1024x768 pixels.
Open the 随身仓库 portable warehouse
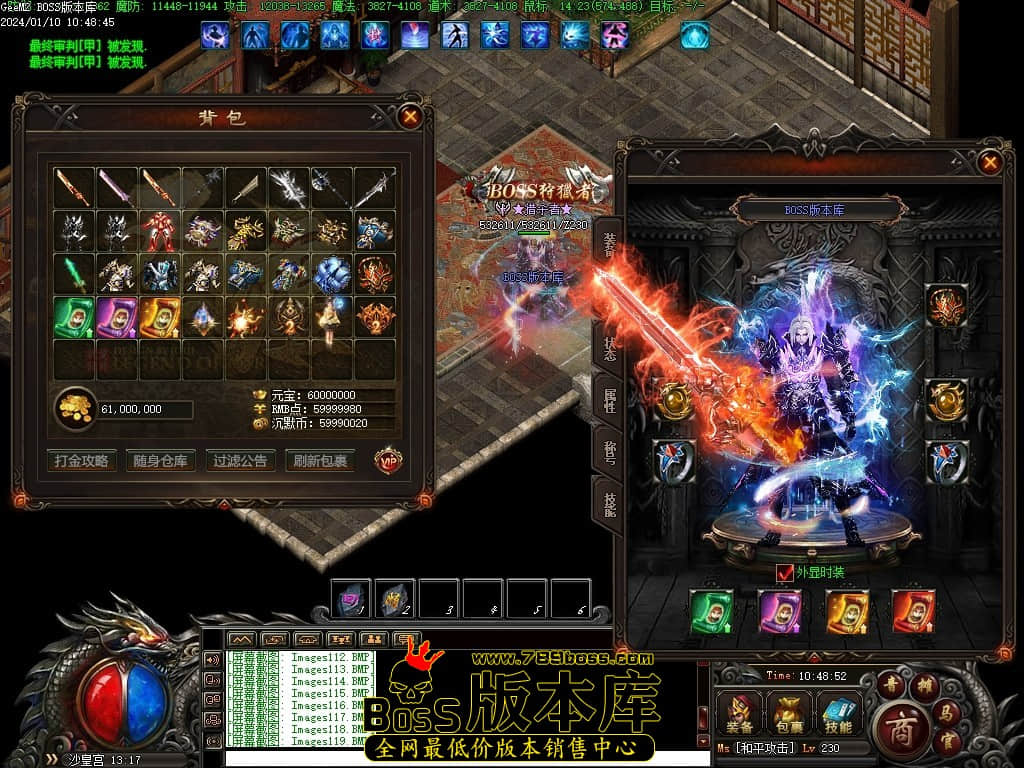pos(159,461)
